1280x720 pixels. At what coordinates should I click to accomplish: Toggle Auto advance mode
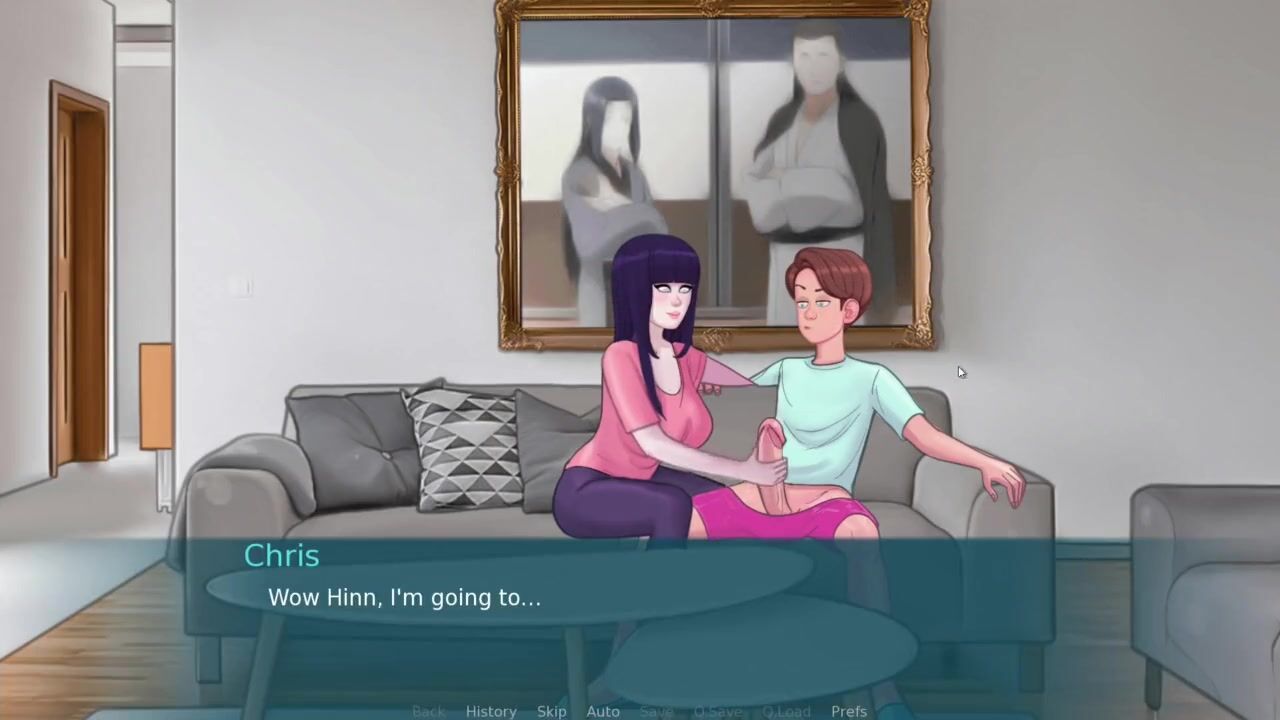coord(603,711)
